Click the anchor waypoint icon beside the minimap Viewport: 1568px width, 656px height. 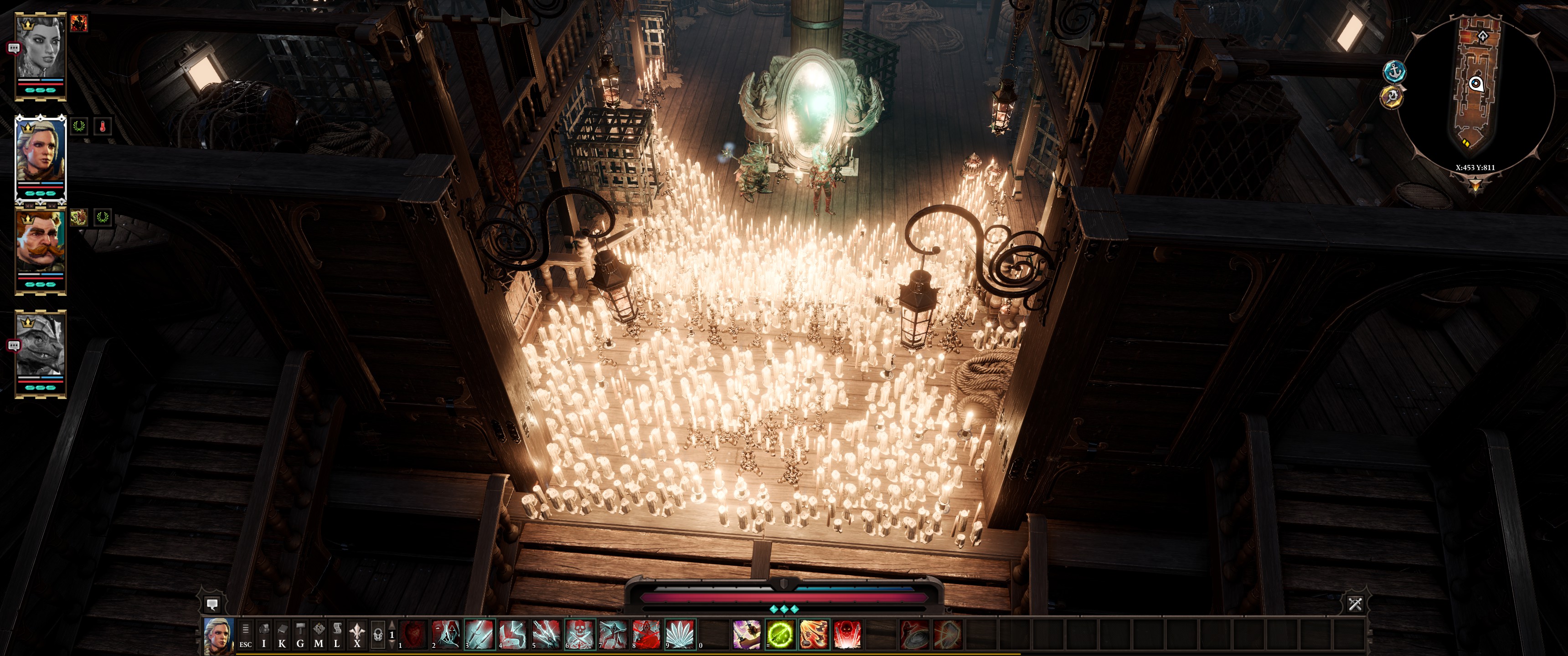click(x=1395, y=72)
